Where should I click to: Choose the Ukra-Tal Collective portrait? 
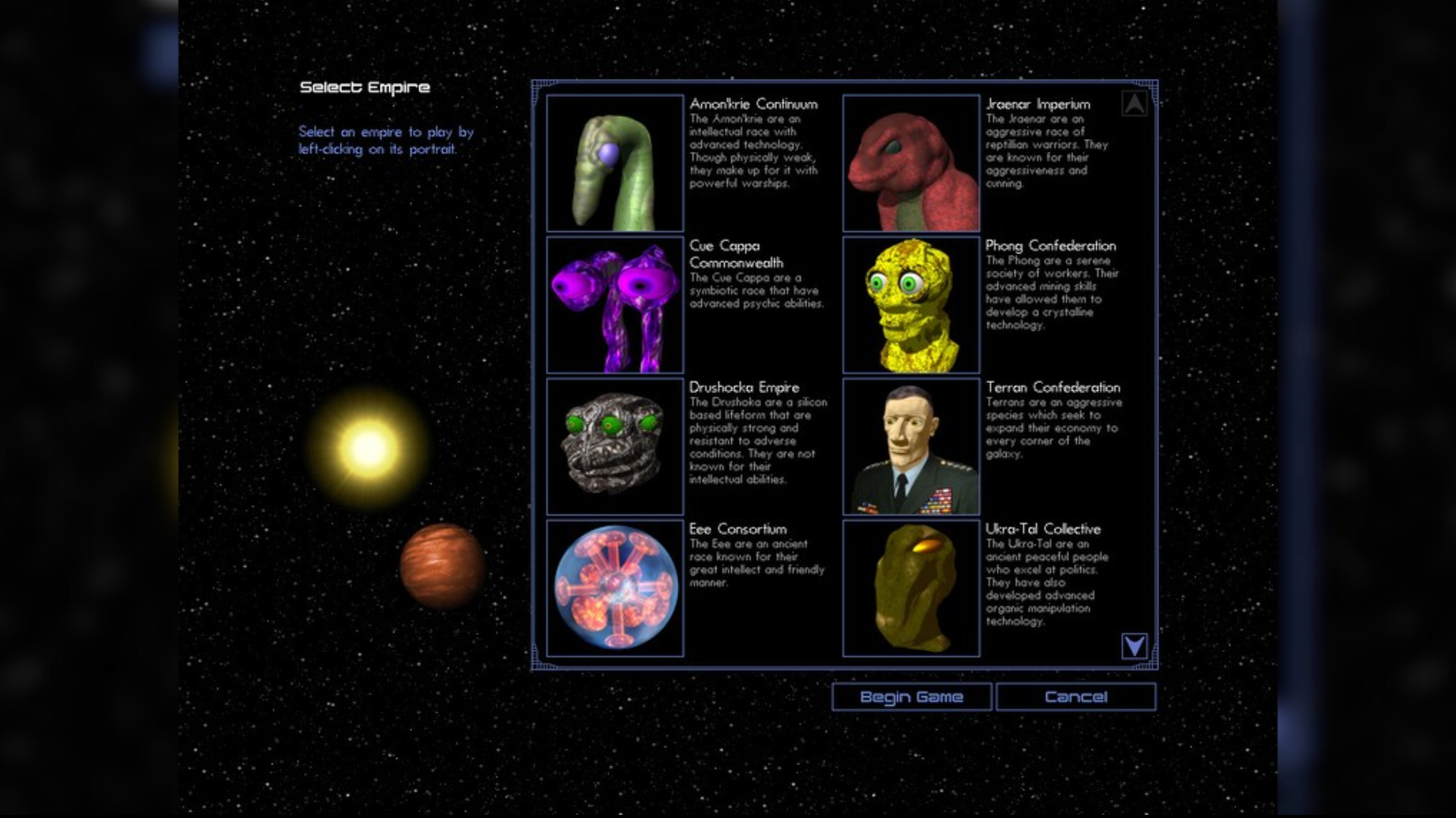[x=911, y=588]
